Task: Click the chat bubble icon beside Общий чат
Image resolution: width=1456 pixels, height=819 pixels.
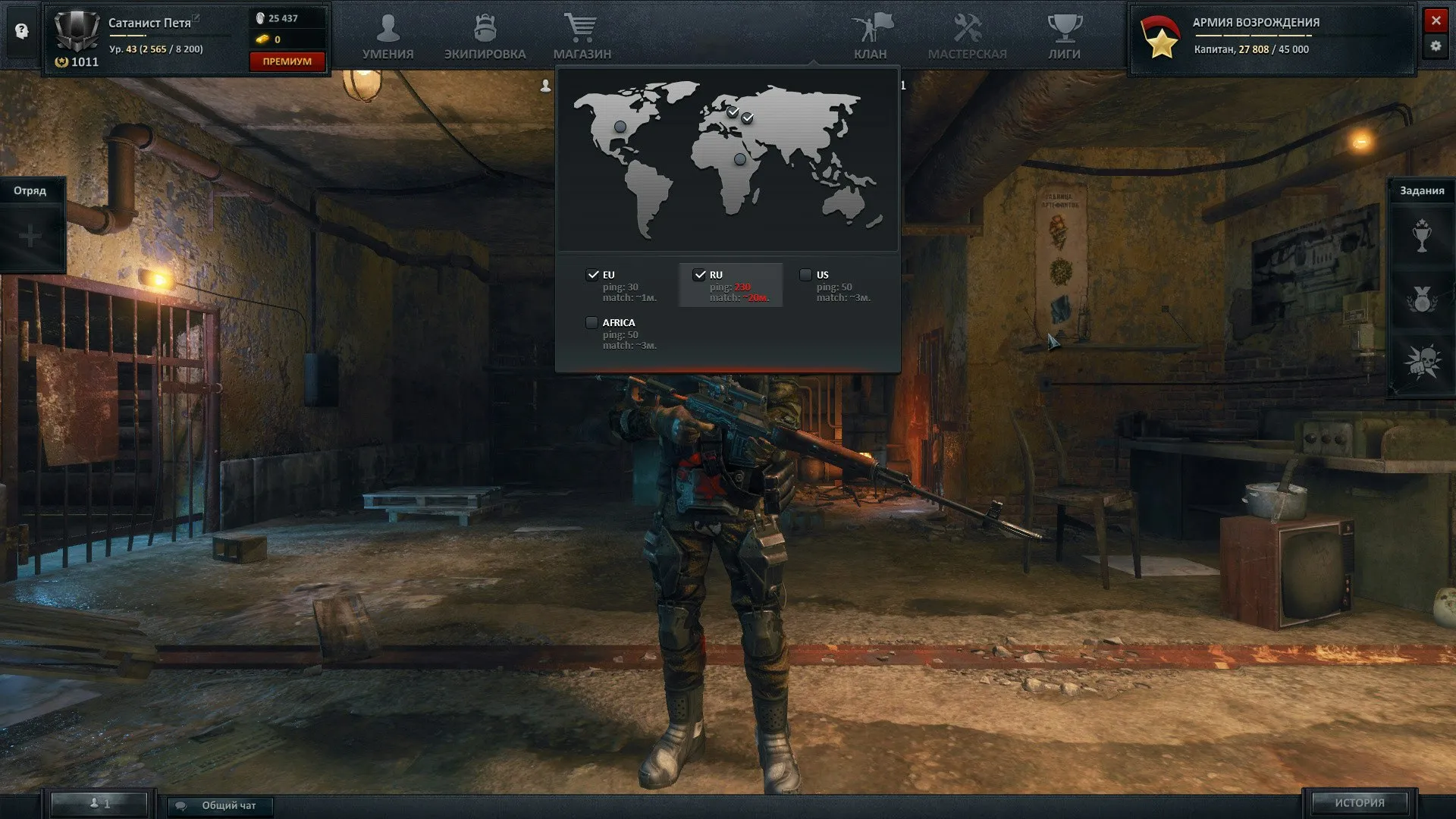Action: (x=182, y=806)
